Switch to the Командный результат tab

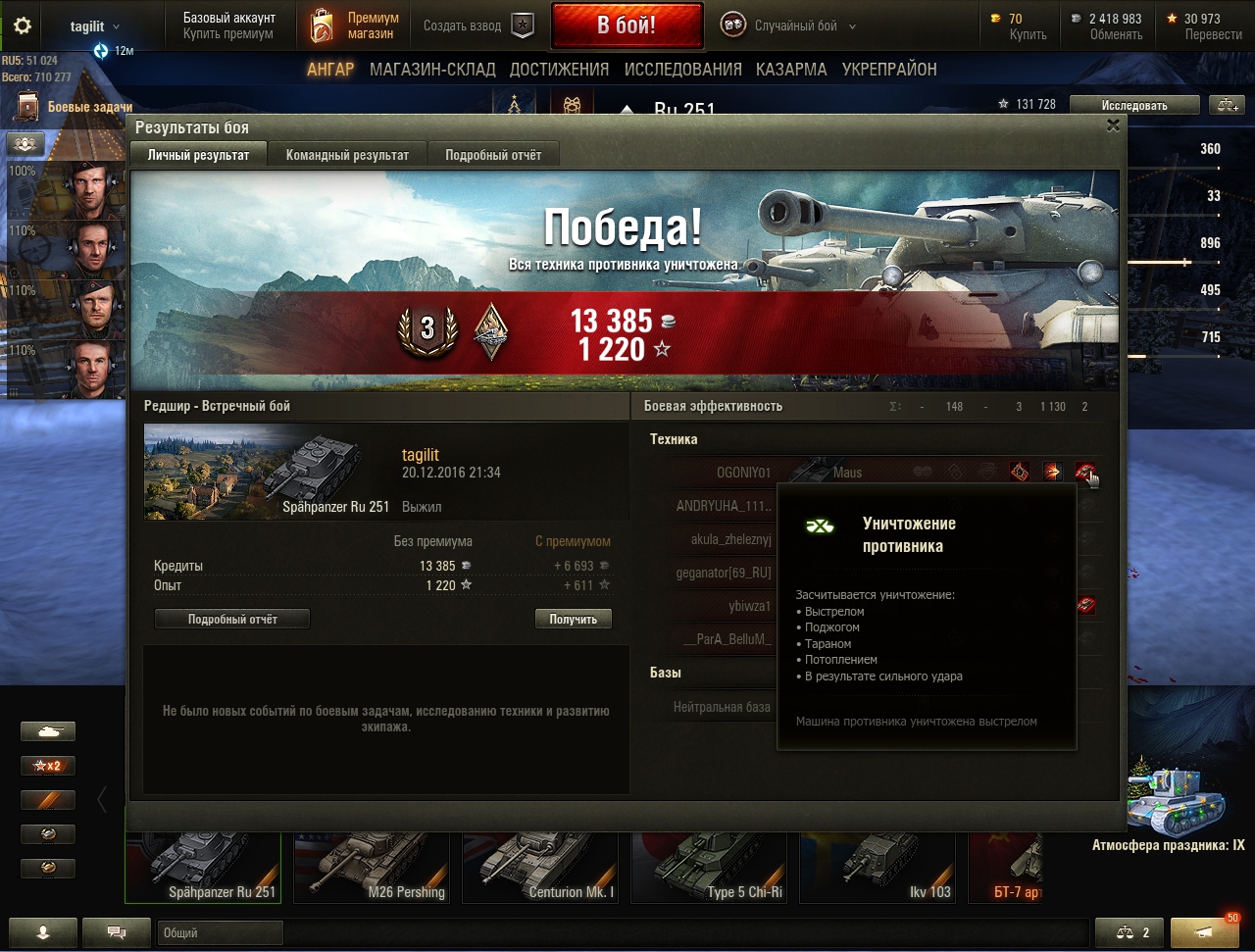pyautogui.click(x=347, y=155)
